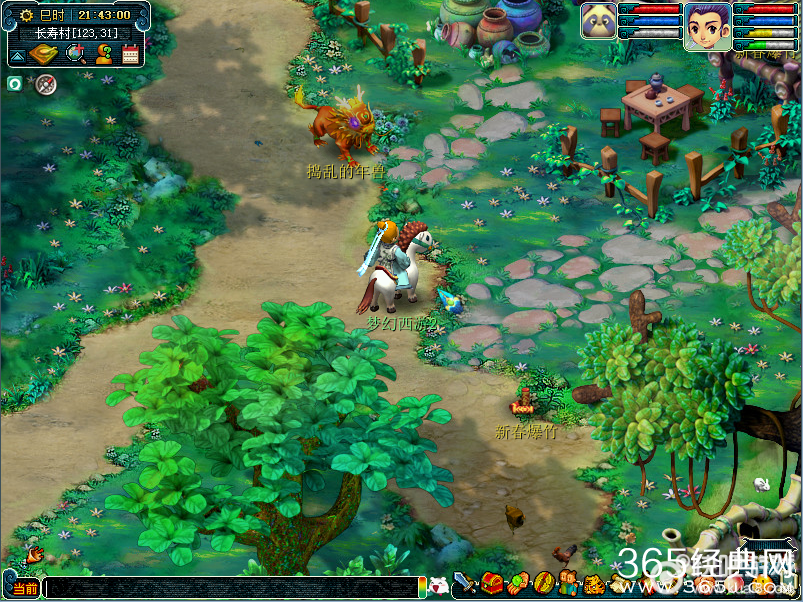Click into the chat input box
The image size is (803, 602).
click(230, 588)
